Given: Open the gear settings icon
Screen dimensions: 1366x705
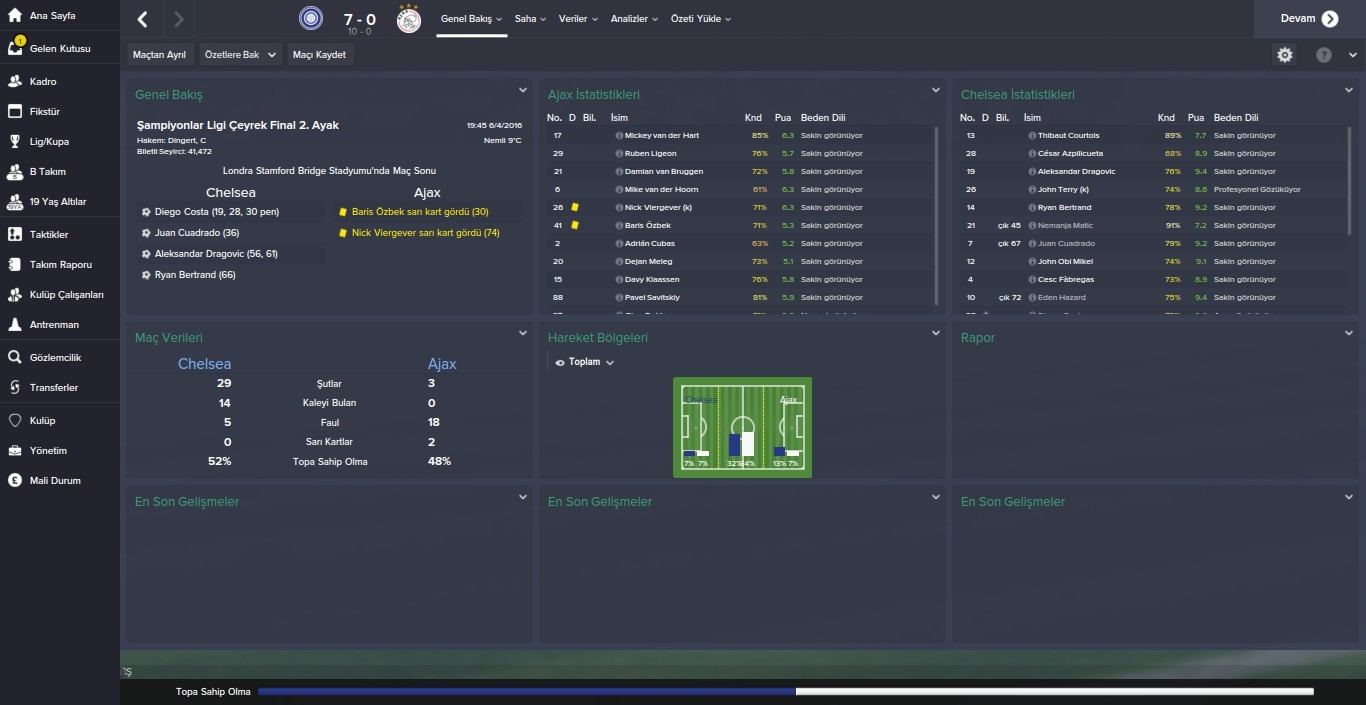Looking at the screenshot, I should 1285,55.
